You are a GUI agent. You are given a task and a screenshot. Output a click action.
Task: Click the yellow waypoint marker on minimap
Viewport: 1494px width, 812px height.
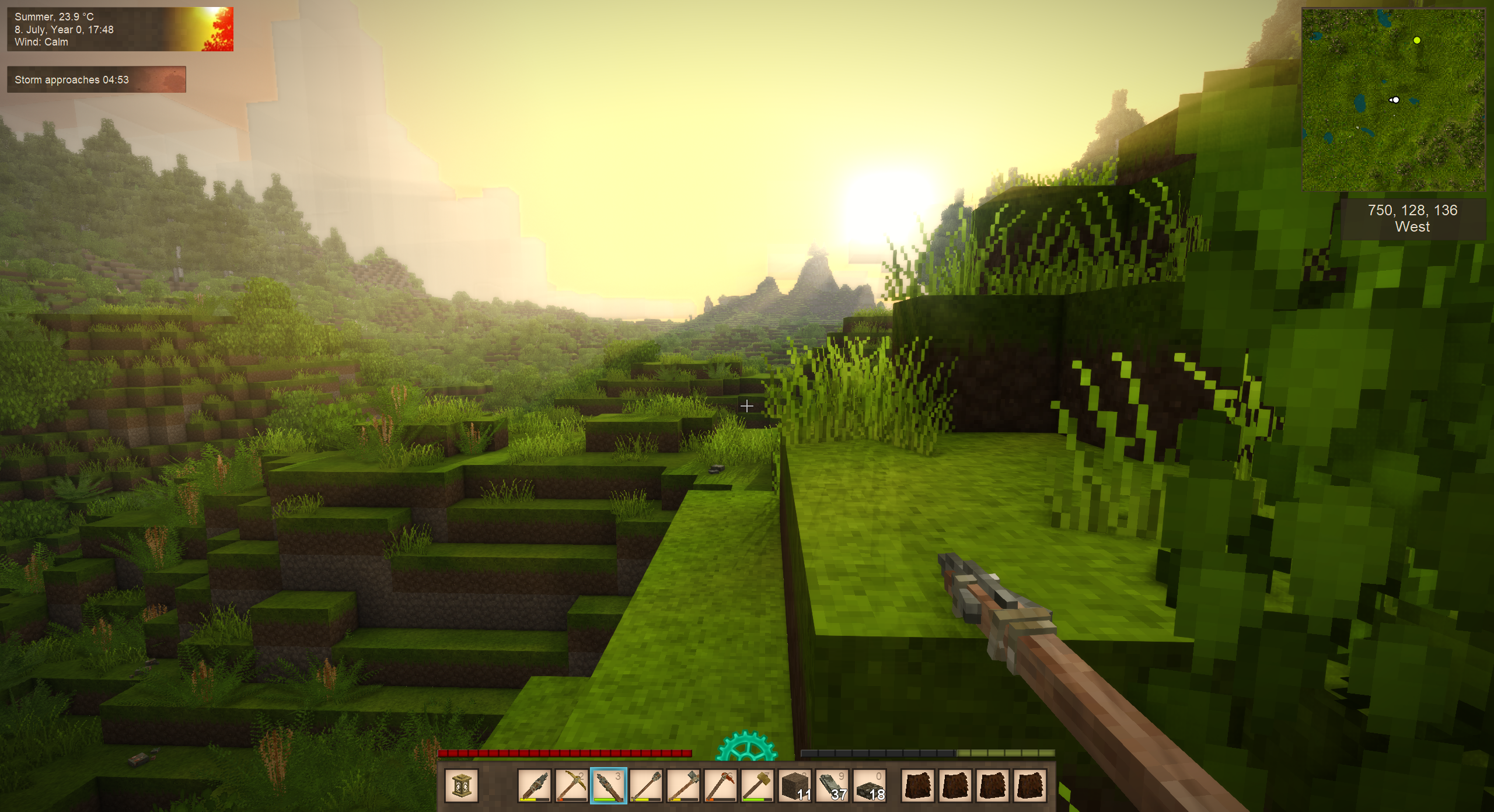point(1417,40)
